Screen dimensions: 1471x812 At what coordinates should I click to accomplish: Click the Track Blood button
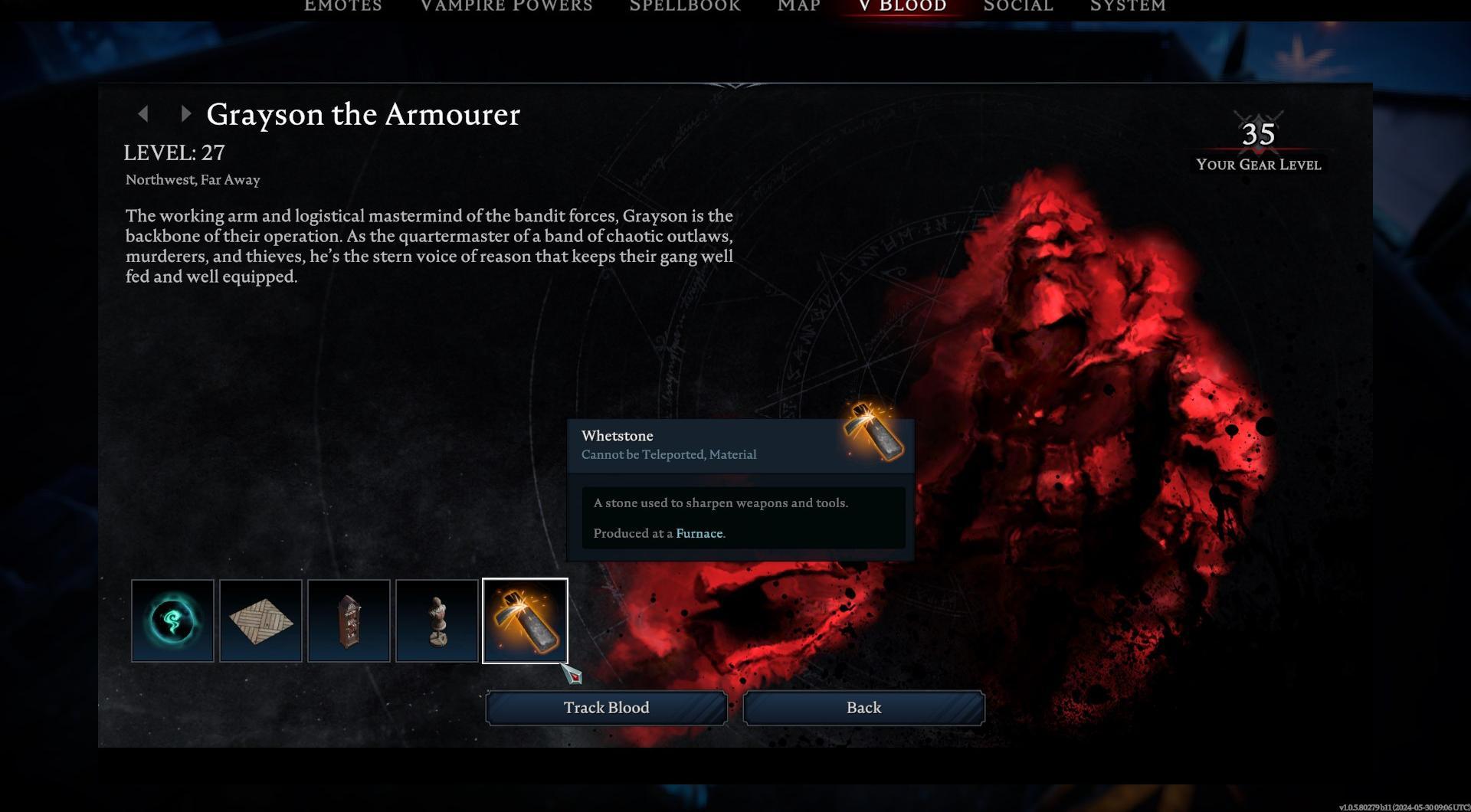pyautogui.click(x=606, y=708)
